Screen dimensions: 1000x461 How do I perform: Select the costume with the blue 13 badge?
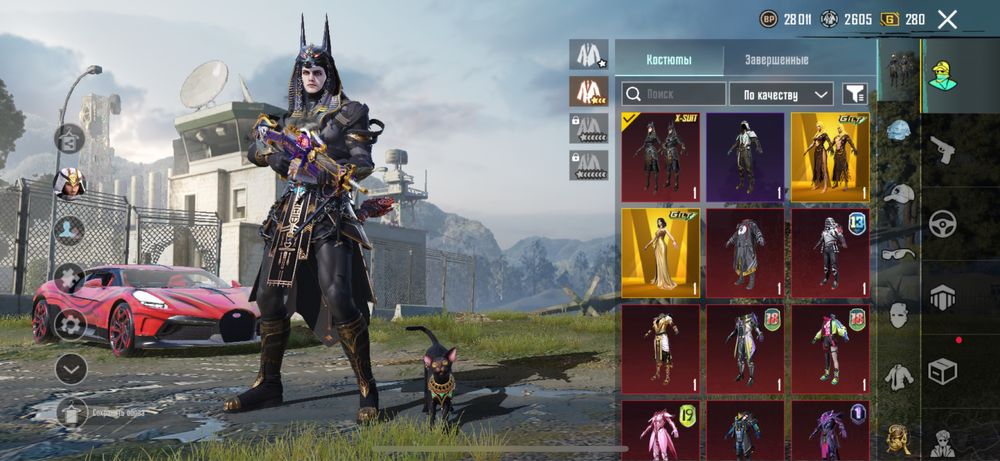(x=830, y=253)
